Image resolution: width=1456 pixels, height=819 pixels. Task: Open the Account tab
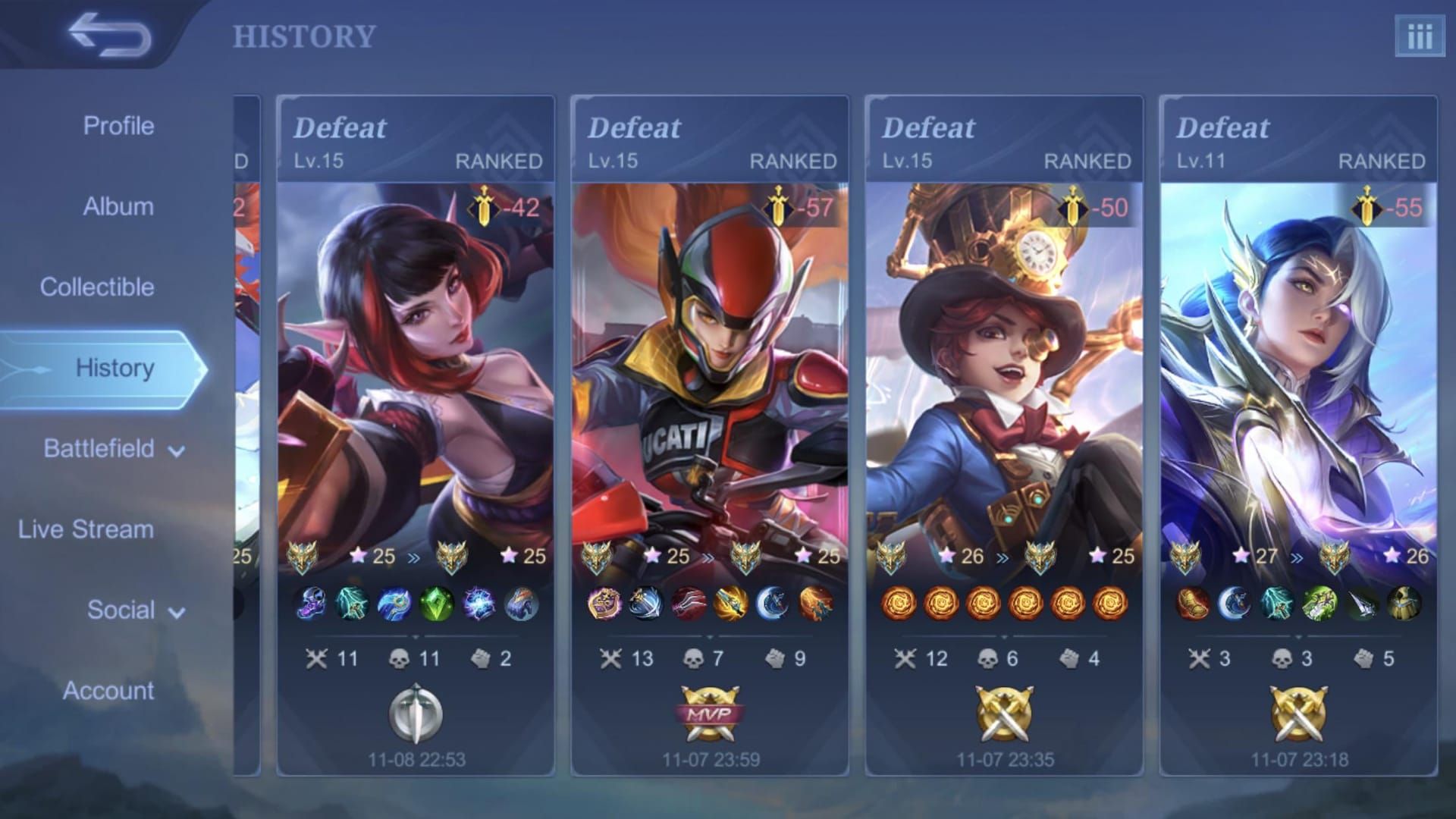click(x=108, y=691)
